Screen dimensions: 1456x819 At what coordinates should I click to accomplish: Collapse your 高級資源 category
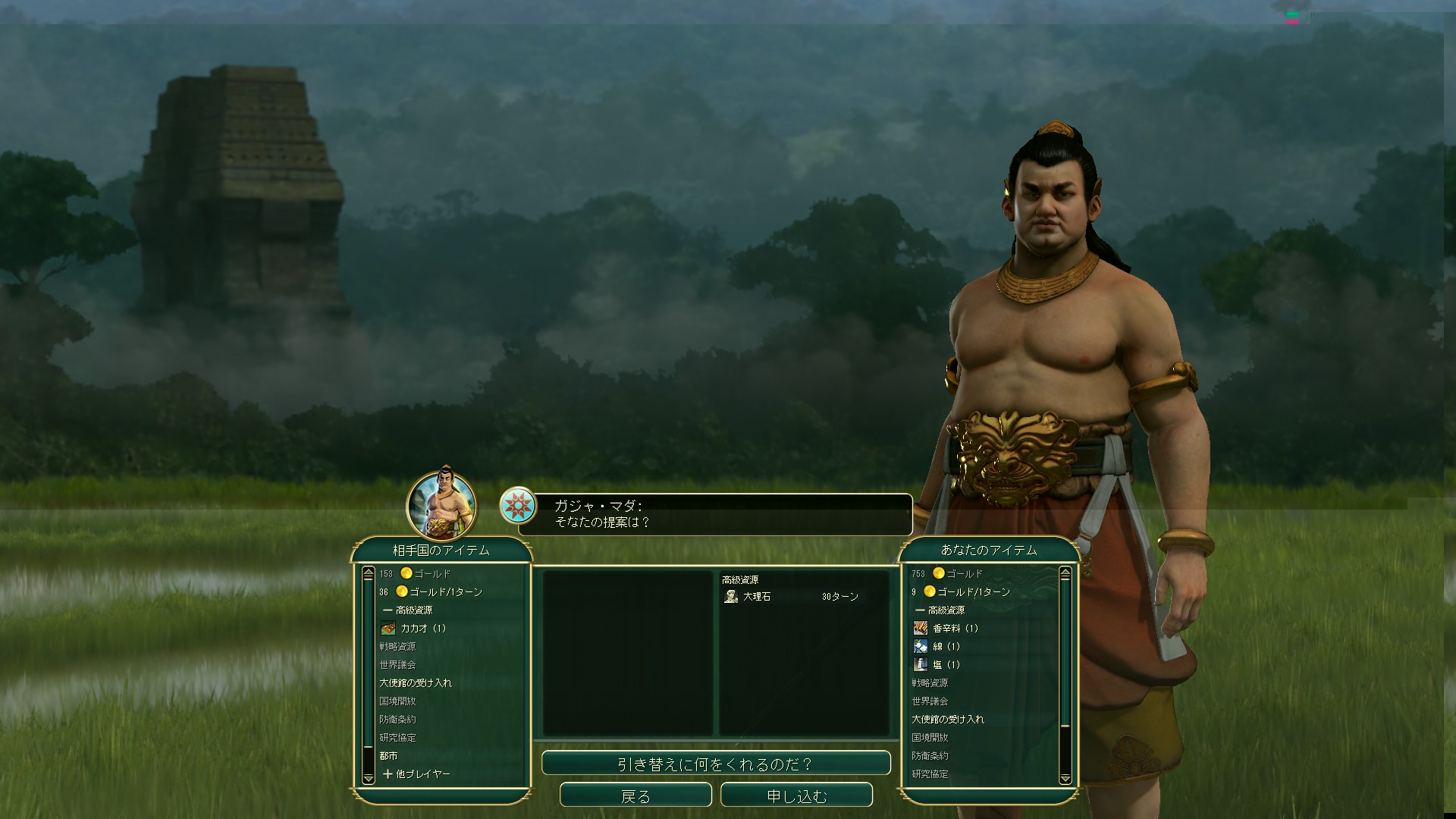[940, 610]
